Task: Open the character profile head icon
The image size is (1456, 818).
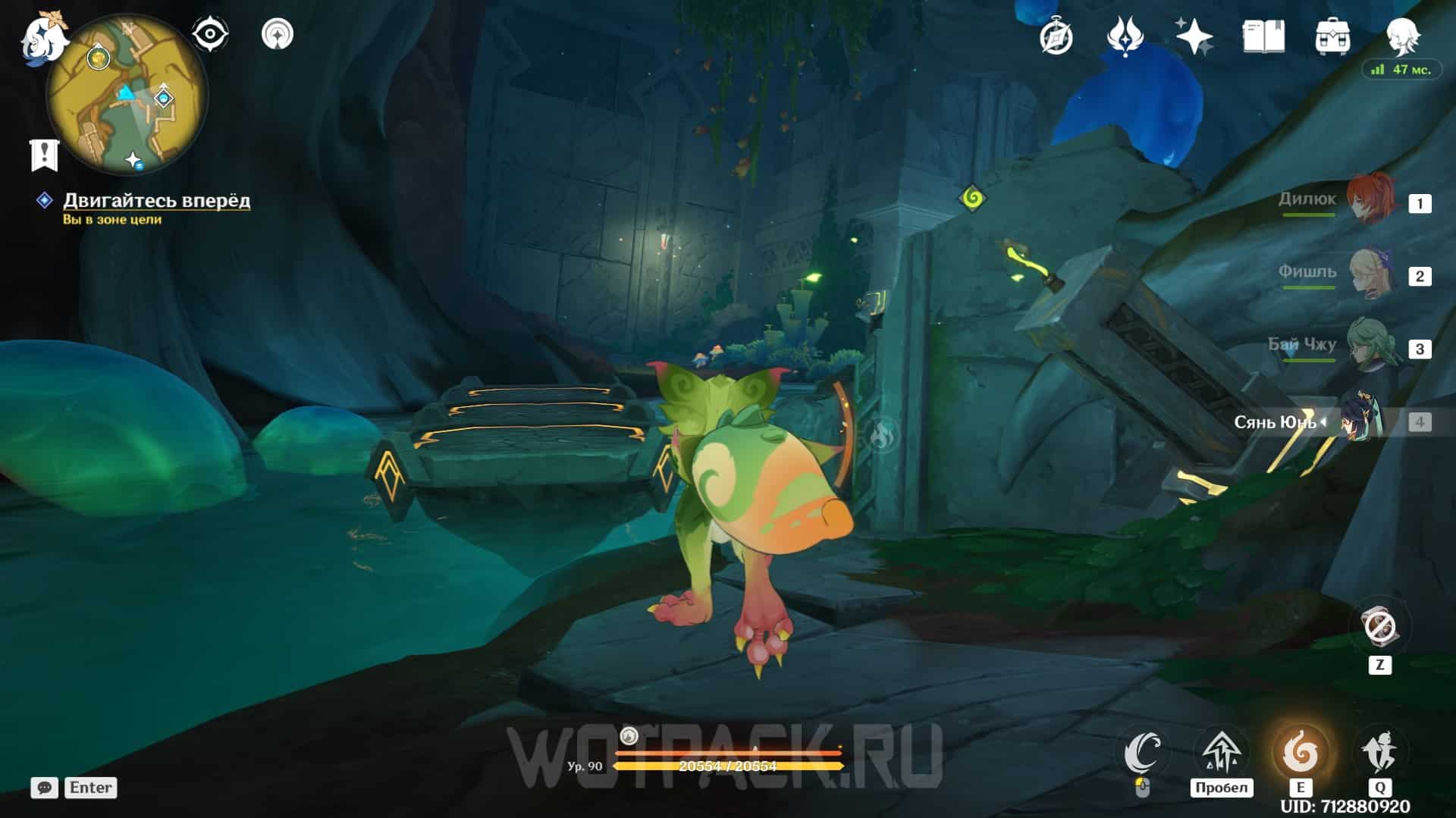Action: (x=1401, y=35)
